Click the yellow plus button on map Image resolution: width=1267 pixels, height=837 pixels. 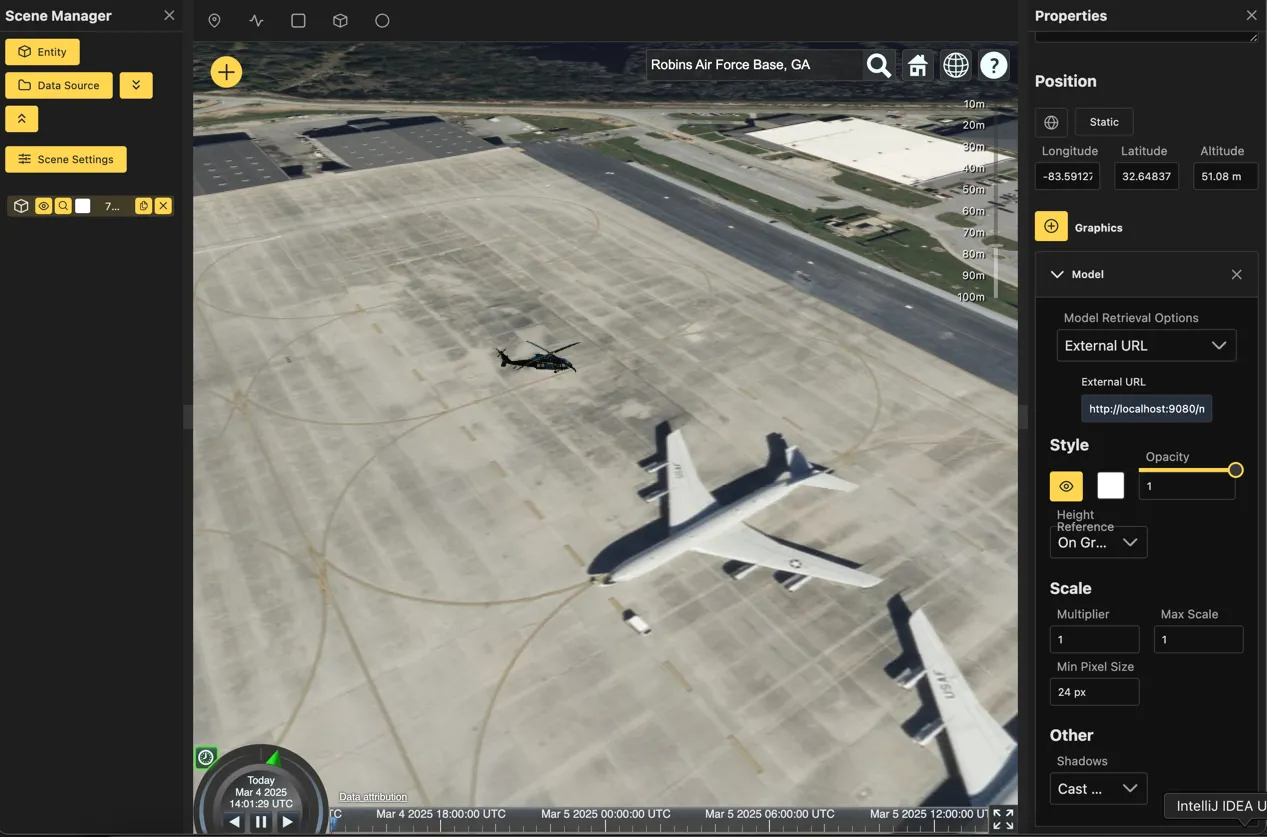226,72
